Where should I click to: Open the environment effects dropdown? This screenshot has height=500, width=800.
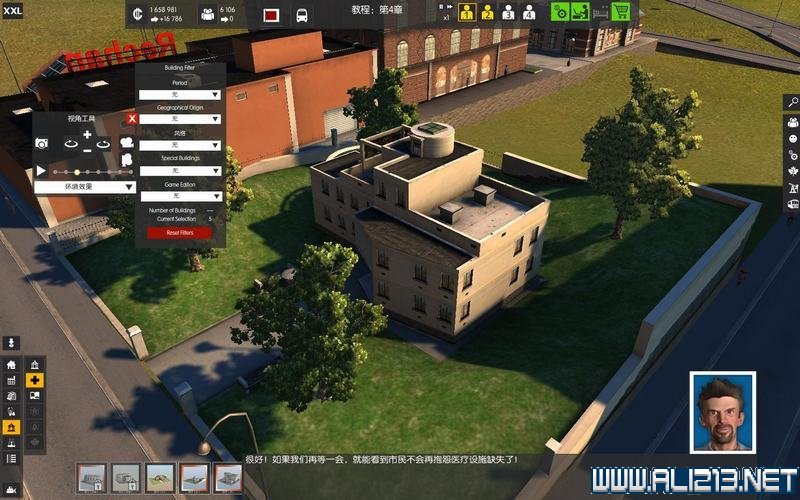tap(85, 187)
